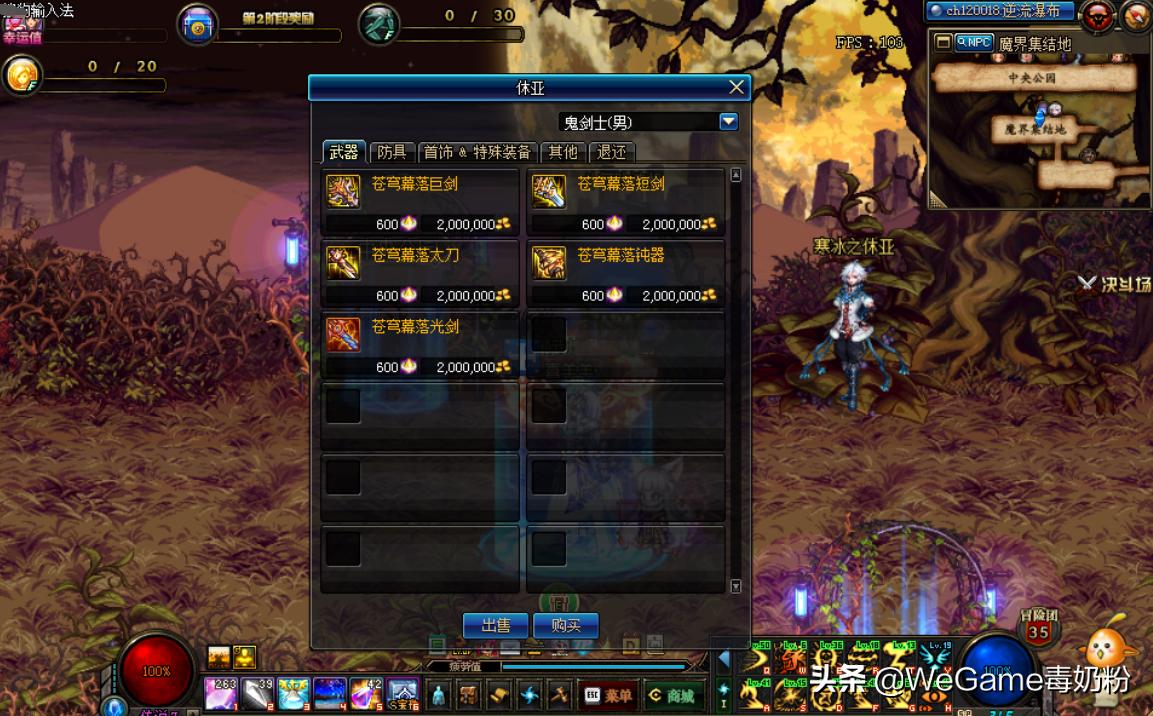Click the 购买 buy button
Image resolution: width=1153 pixels, height=716 pixels.
pyautogui.click(x=565, y=626)
